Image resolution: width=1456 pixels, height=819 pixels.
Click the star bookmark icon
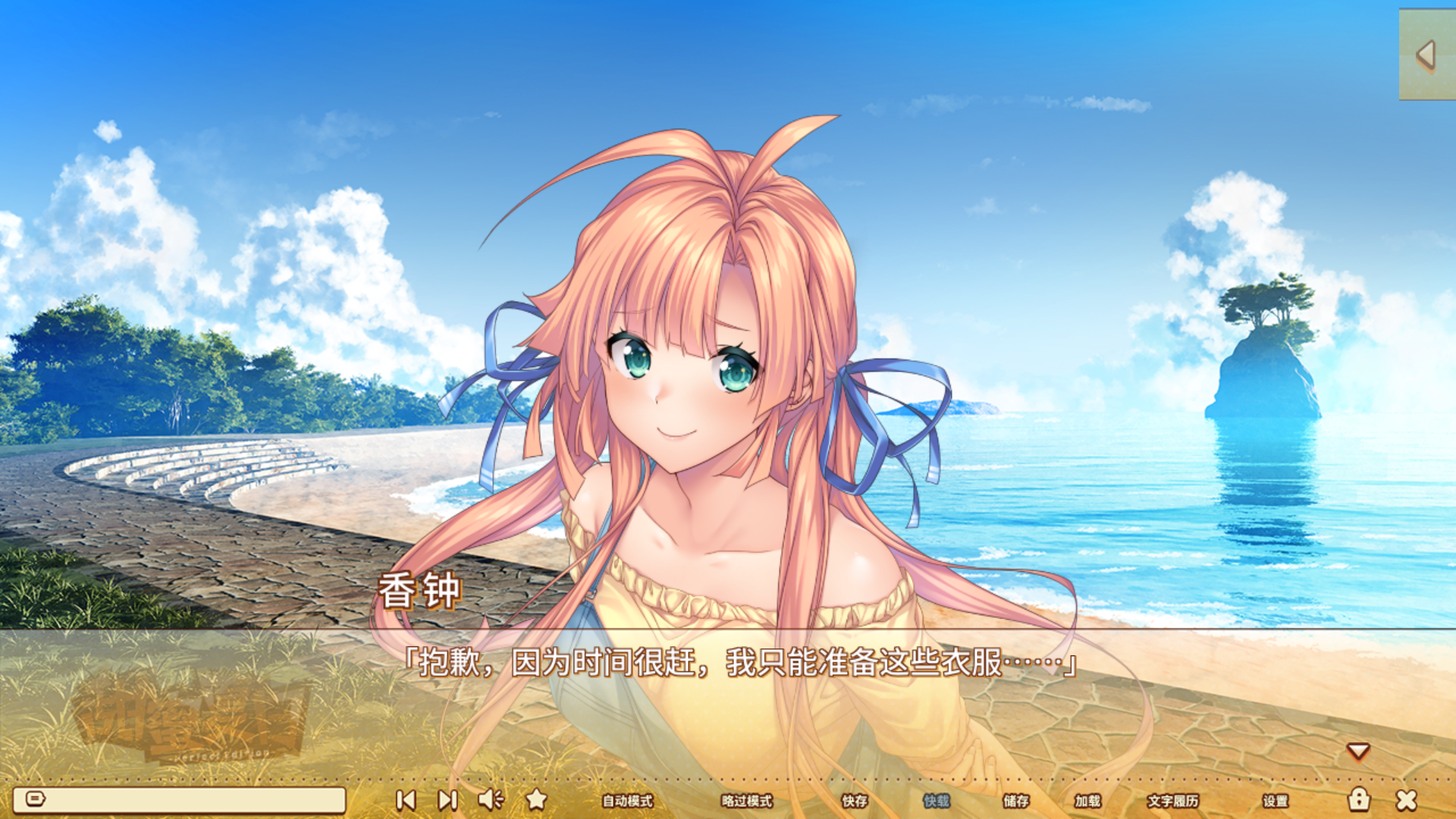[x=537, y=799]
